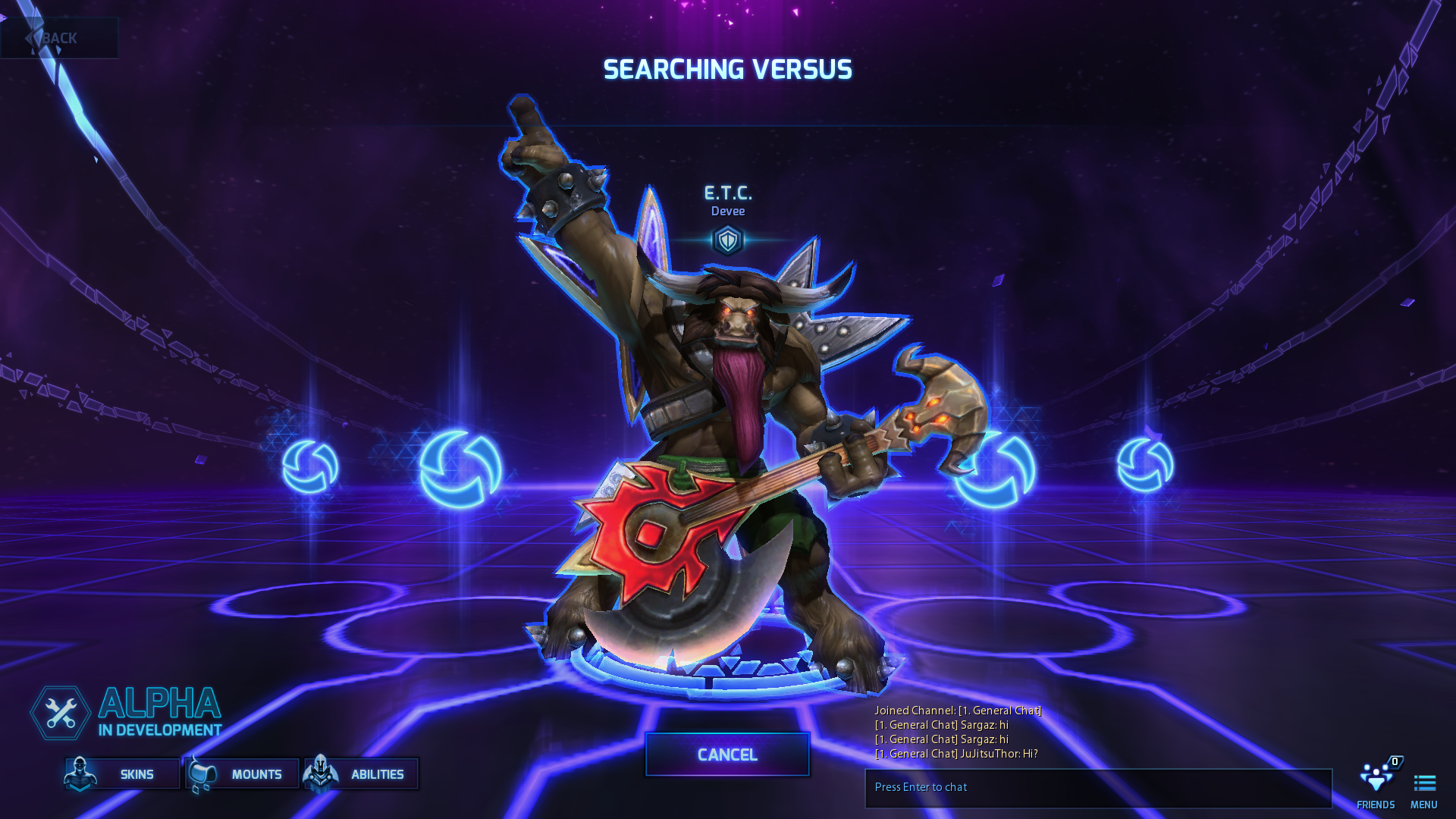Open the Friends list icon

pos(1376,778)
